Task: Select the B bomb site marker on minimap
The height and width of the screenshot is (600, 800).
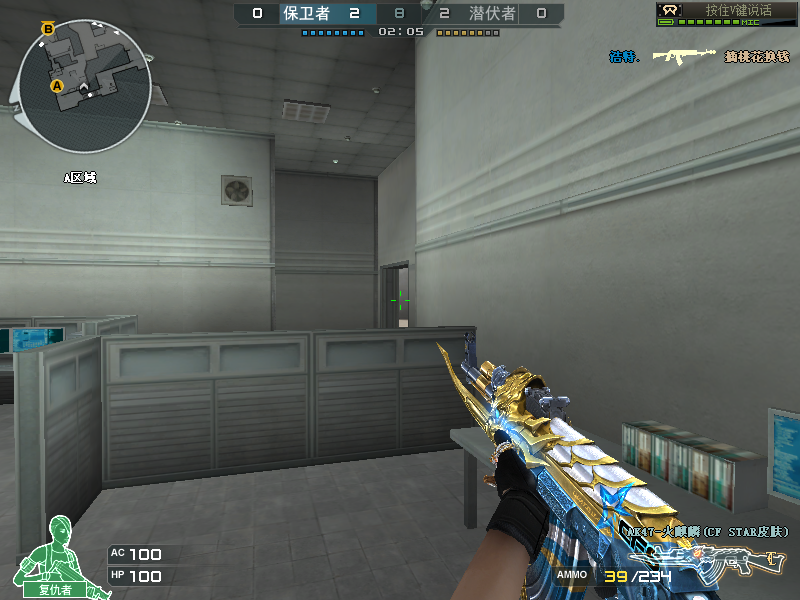Action: (48, 29)
